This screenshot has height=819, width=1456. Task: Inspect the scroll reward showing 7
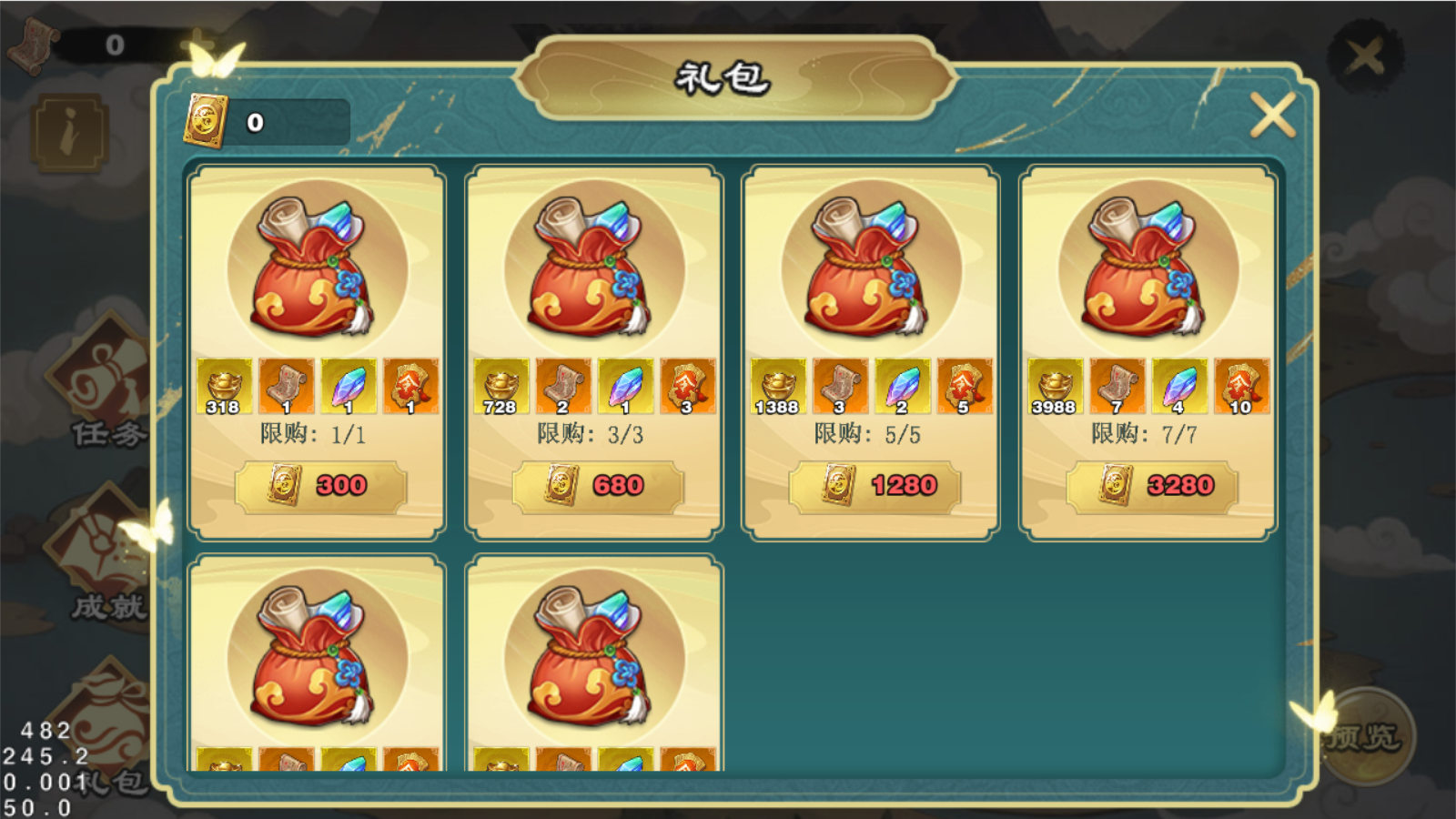(1117, 387)
